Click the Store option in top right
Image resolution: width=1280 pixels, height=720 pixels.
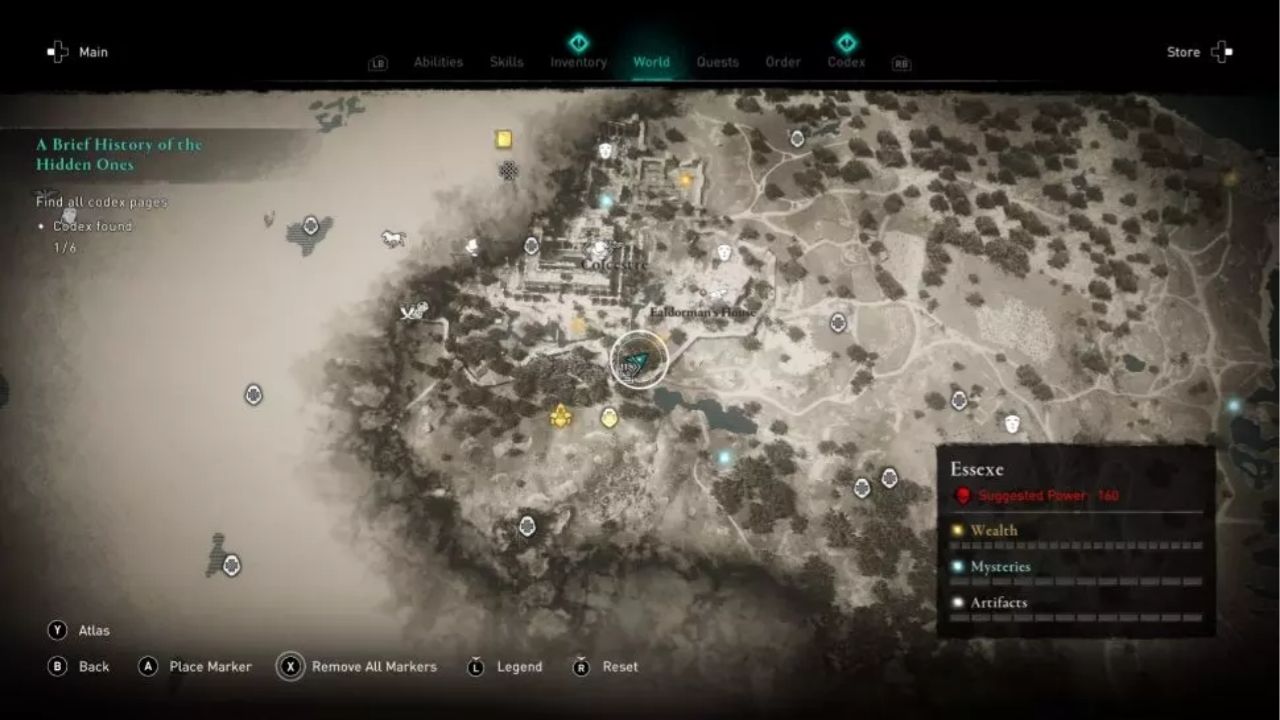point(1183,51)
